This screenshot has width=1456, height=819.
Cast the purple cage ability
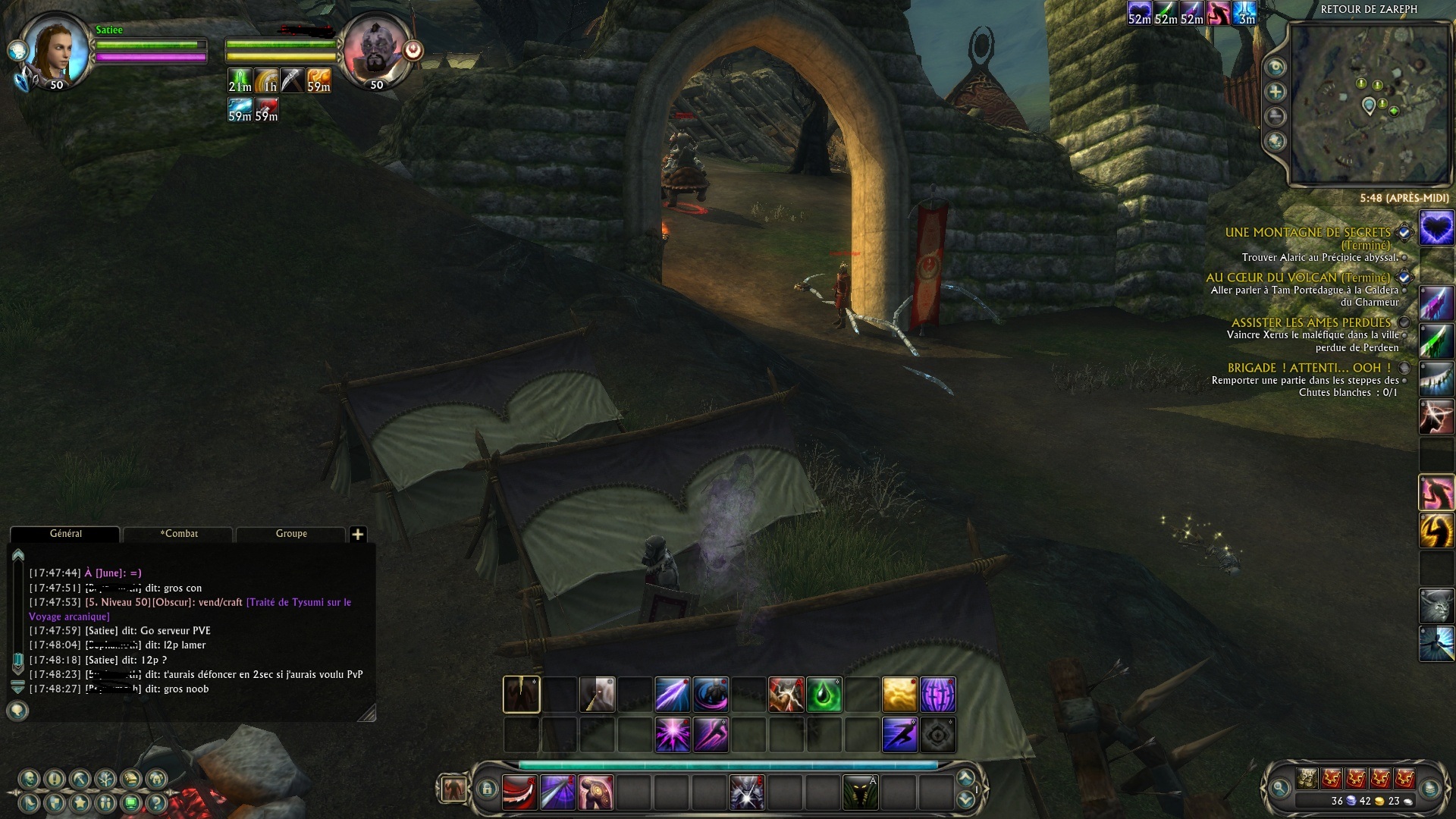point(937,695)
